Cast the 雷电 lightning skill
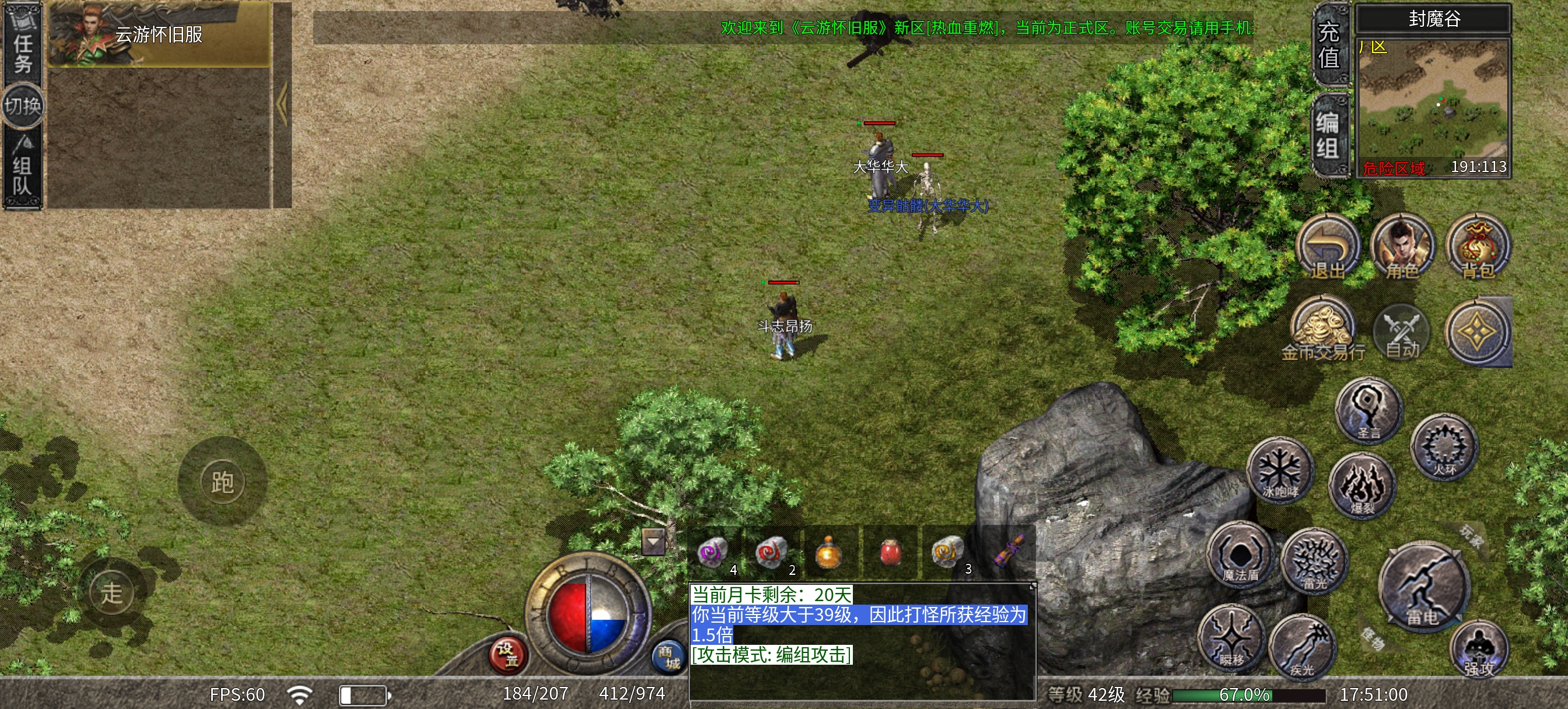 coord(1423,588)
